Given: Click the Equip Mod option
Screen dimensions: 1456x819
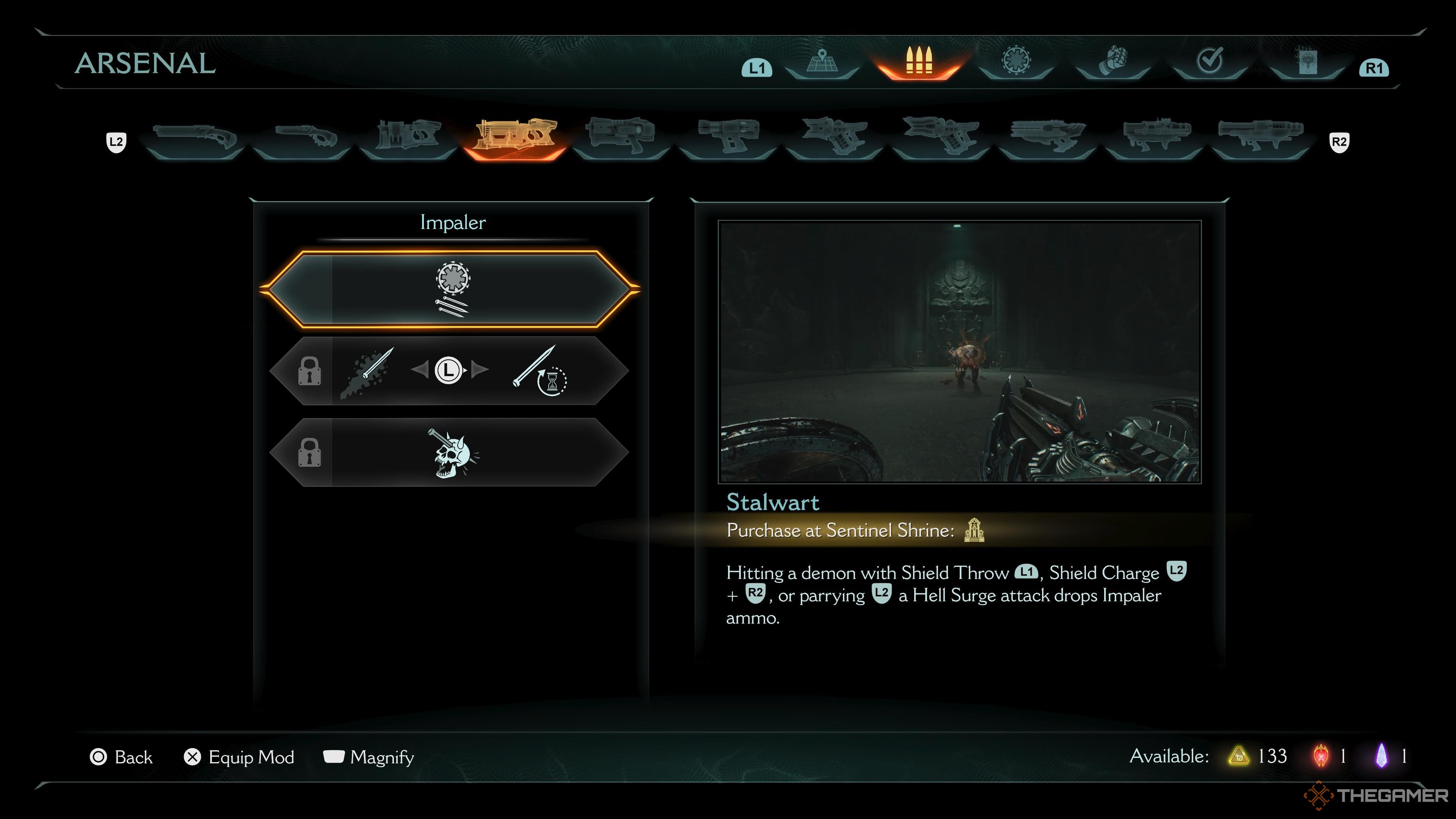Looking at the screenshot, I should tap(239, 757).
